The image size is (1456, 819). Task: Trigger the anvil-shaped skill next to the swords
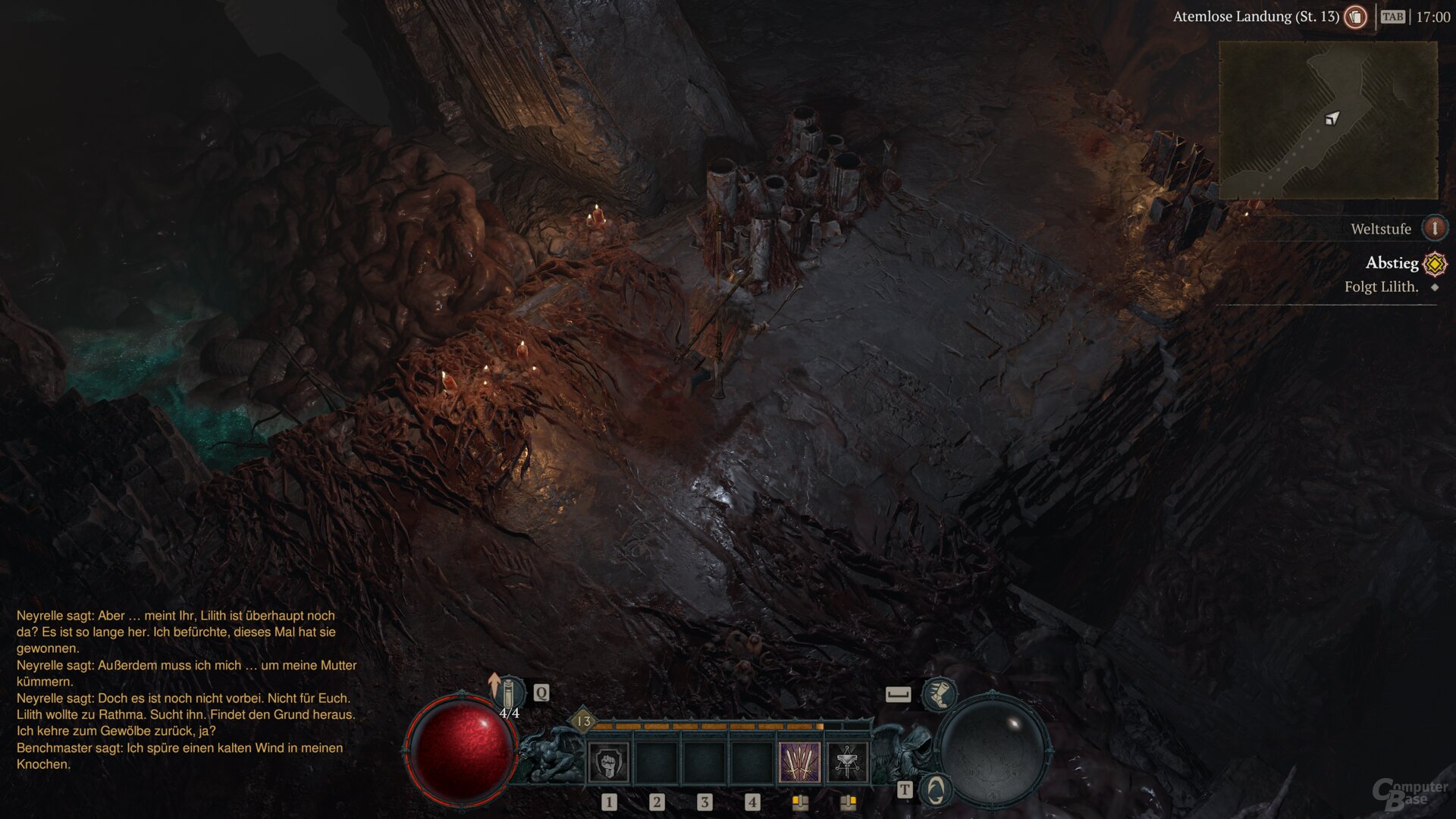(x=847, y=762)
